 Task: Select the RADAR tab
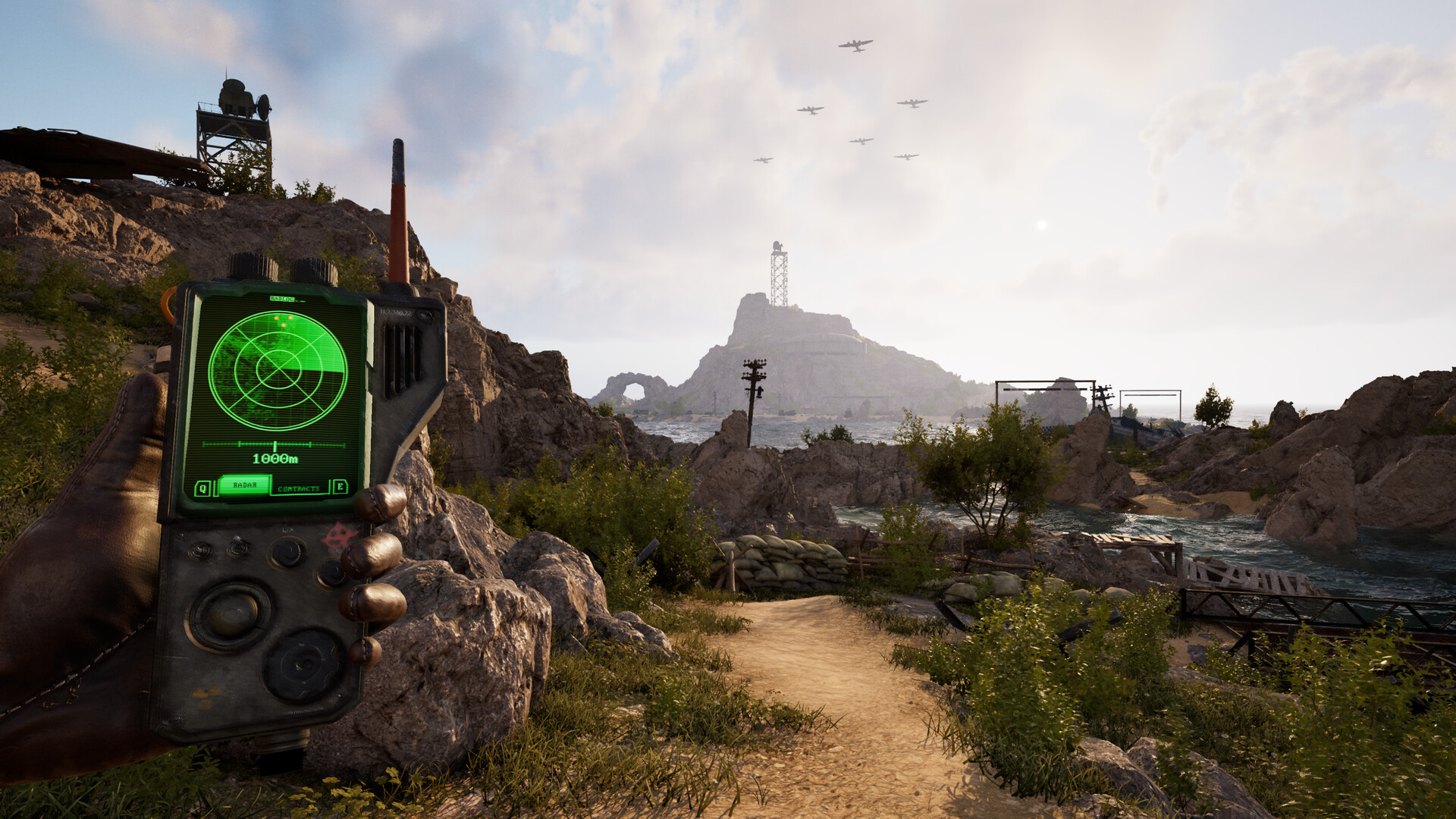click(x=245, y=485)
